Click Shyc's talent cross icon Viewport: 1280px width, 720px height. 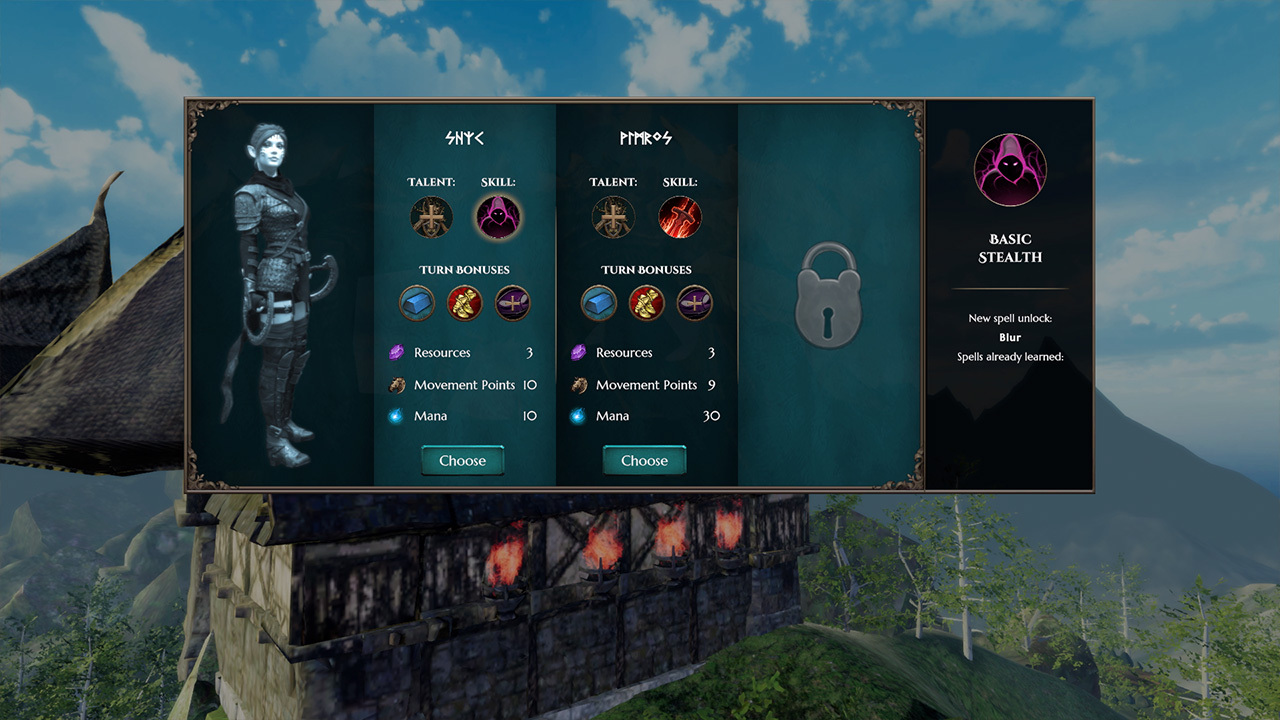tap(431, 216)
